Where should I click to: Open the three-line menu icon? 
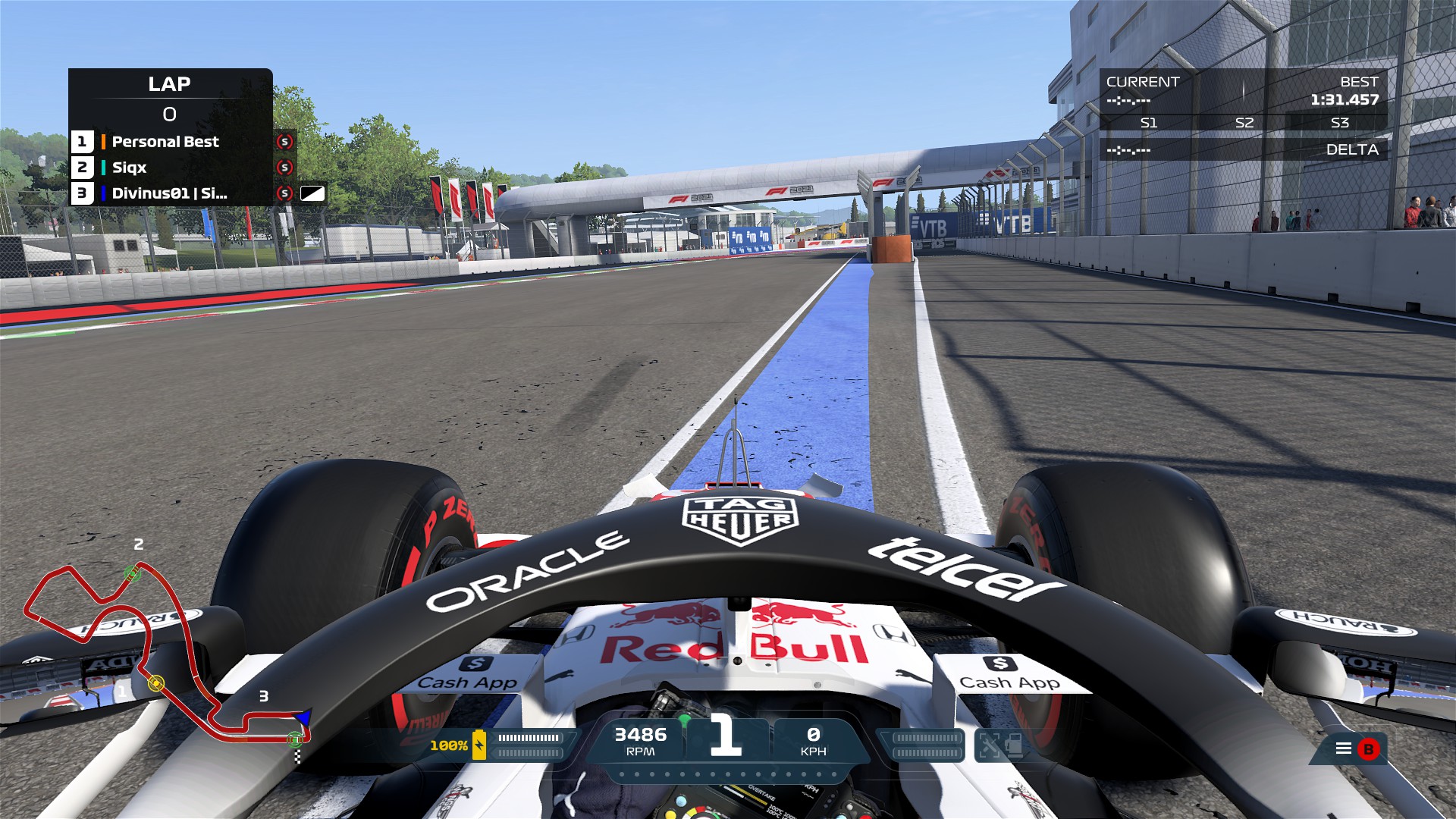coord(1343,748)
